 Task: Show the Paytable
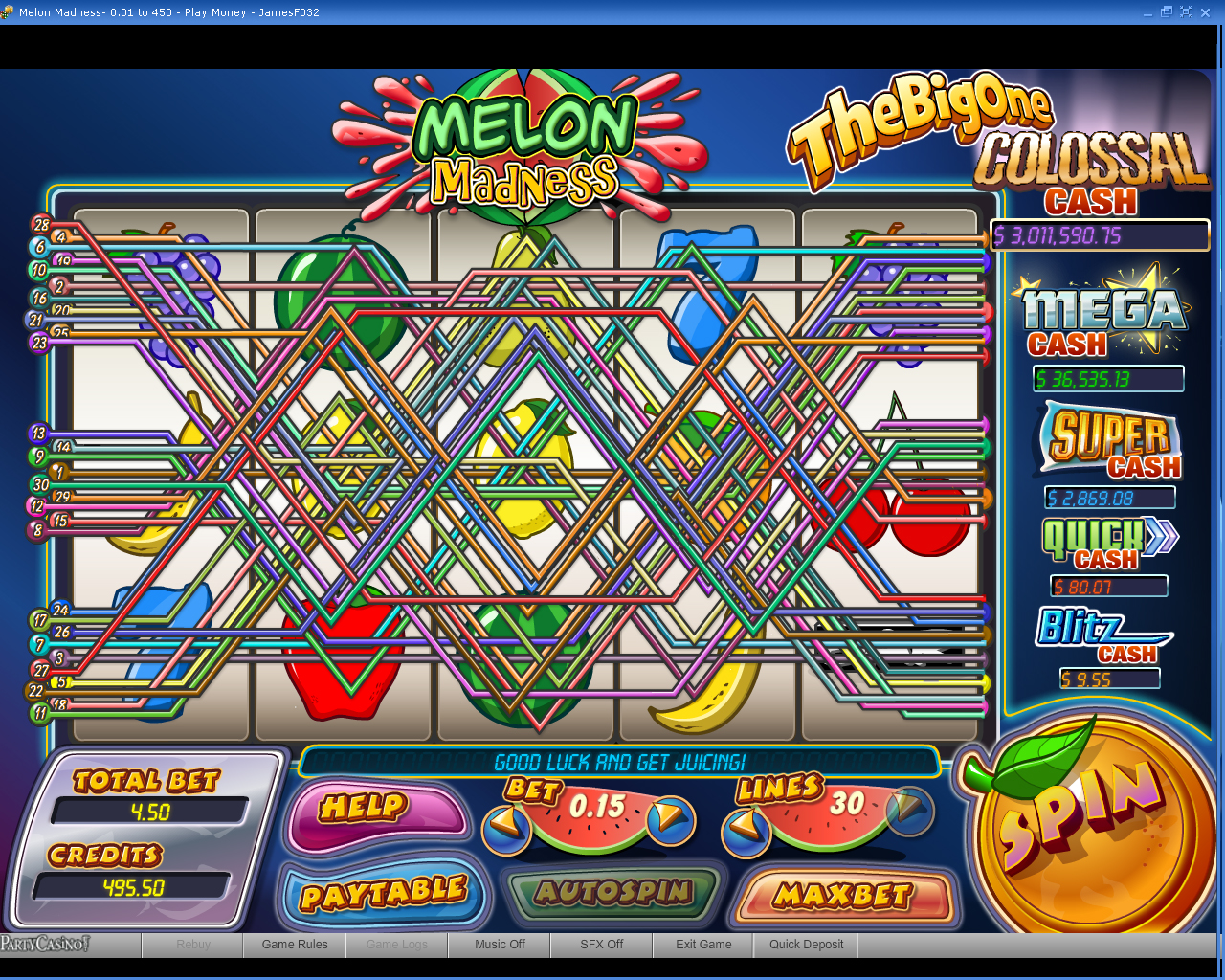click(x=383, y=894)
